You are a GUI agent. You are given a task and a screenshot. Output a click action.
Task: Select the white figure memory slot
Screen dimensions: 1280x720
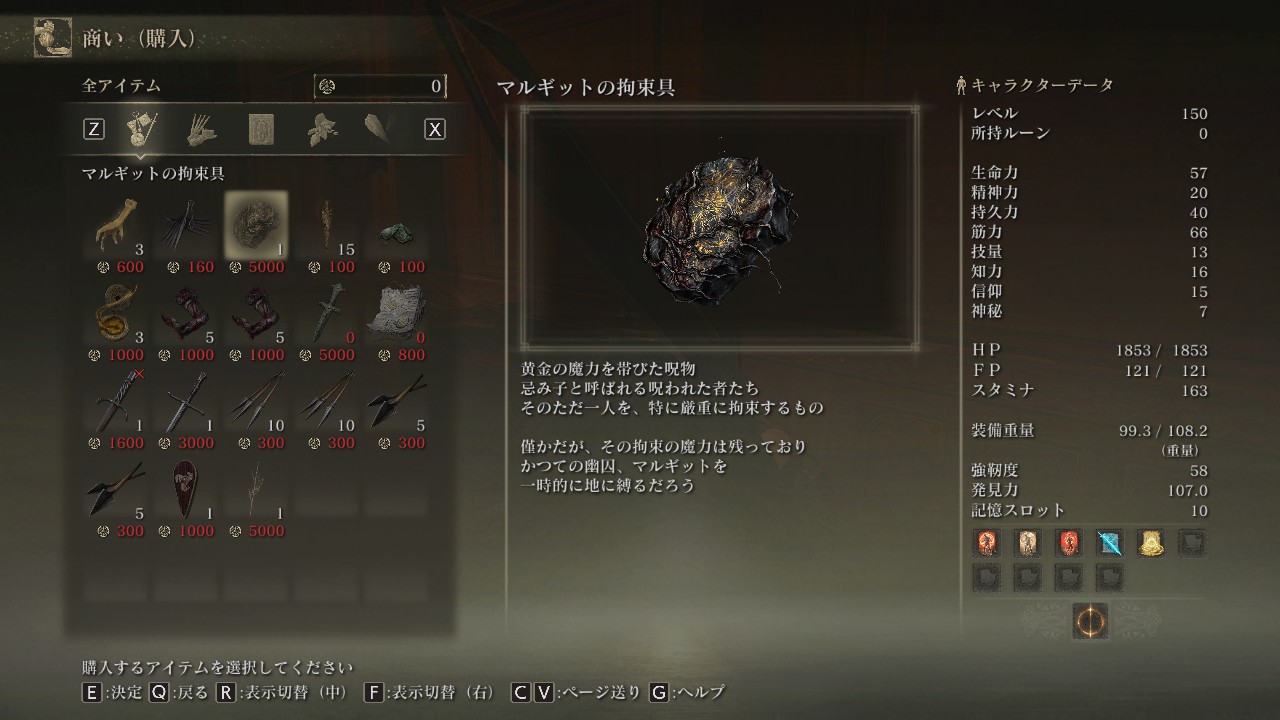tap(1029, 543)
